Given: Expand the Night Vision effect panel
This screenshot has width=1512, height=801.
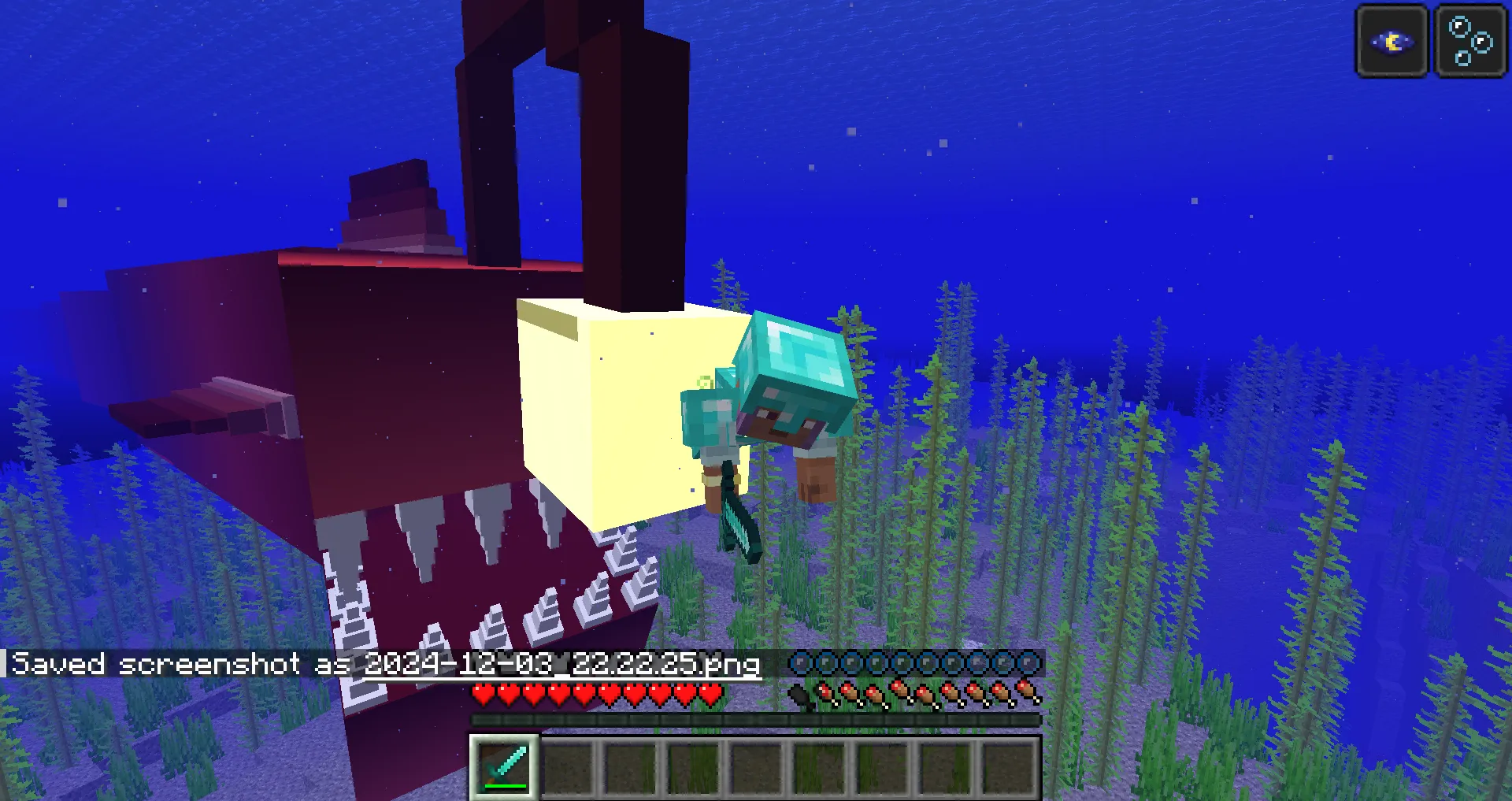Looking at the screenshot, I should click(x=1391, y=41).
